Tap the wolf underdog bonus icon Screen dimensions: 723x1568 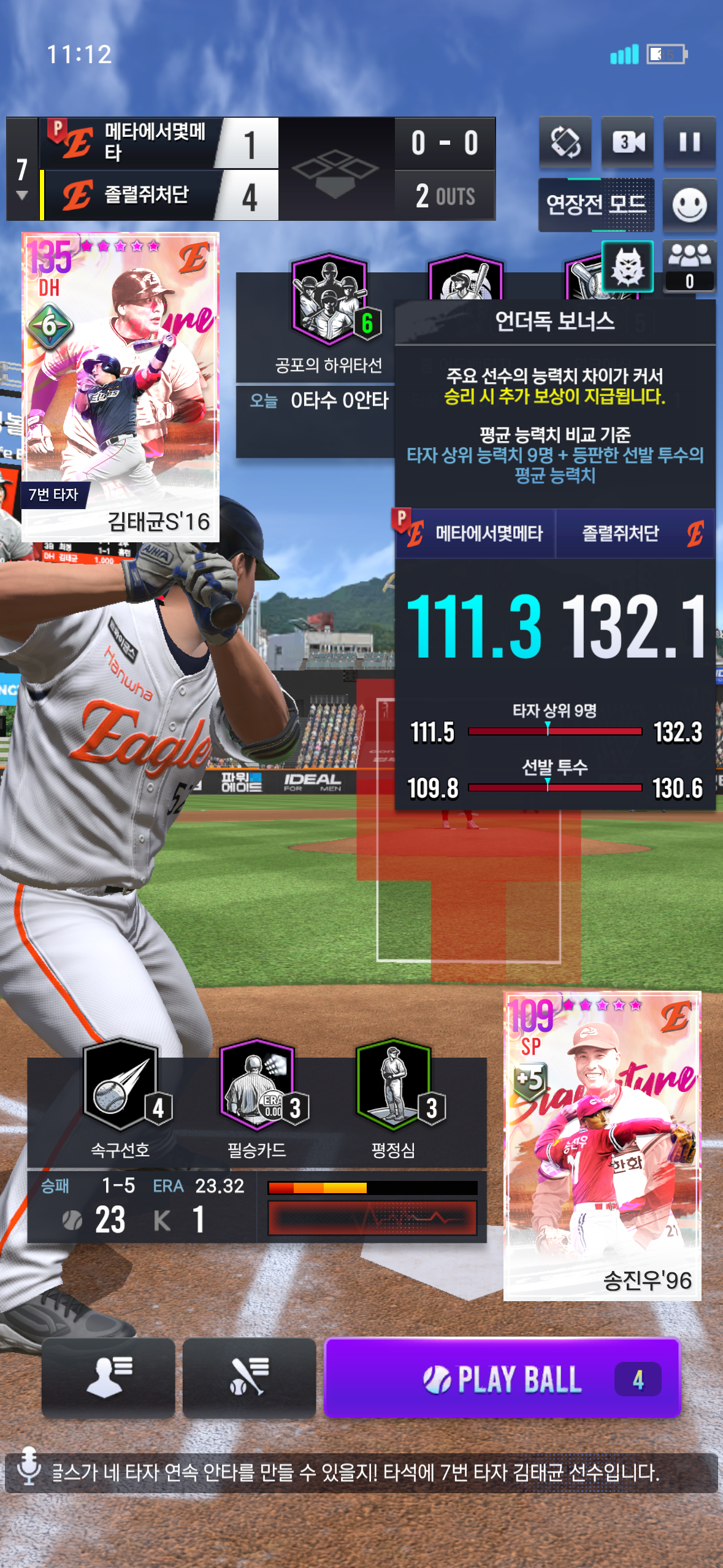pyautogui.click(x=627, y=266)
